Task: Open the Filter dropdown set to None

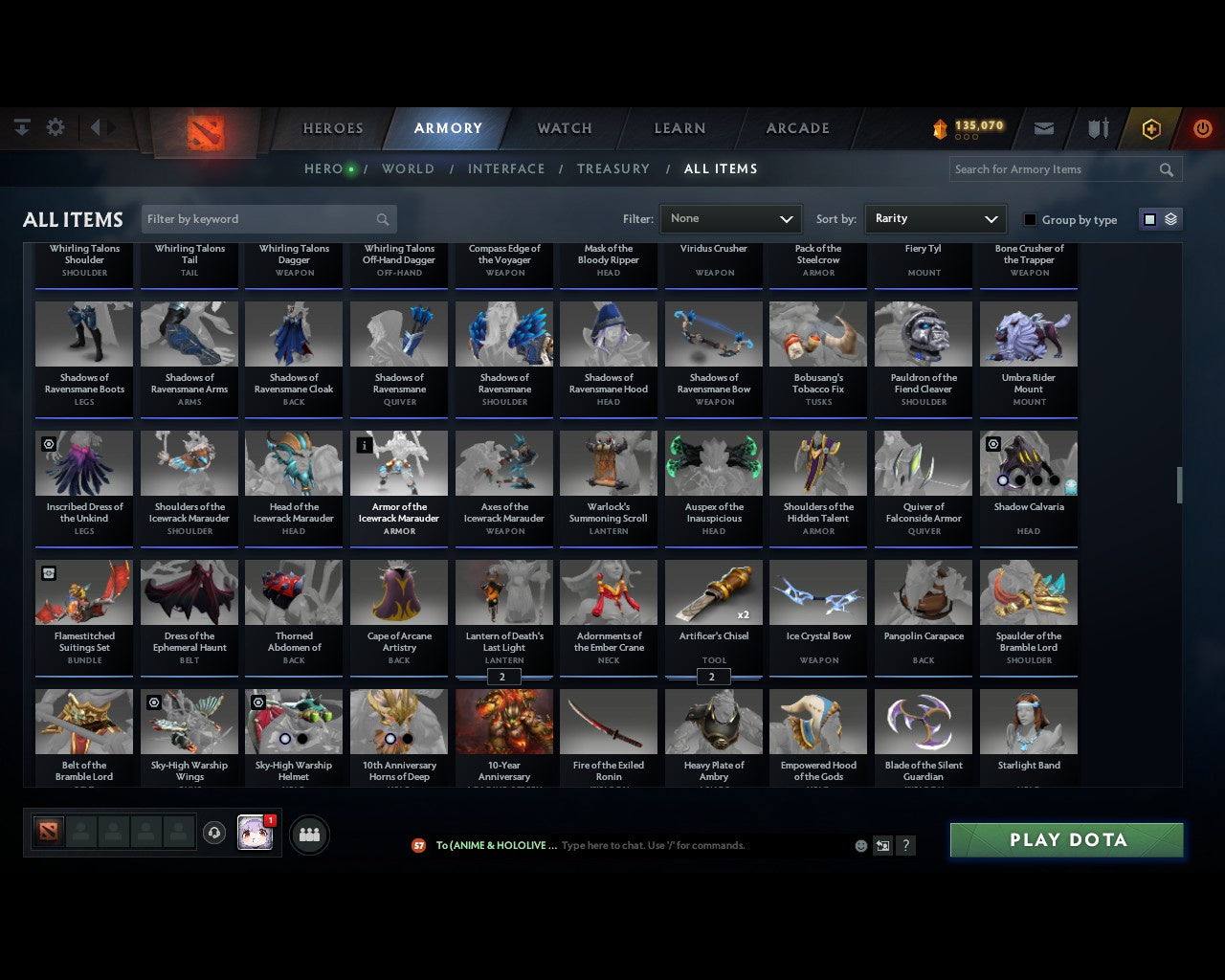Action: point(730,218)
